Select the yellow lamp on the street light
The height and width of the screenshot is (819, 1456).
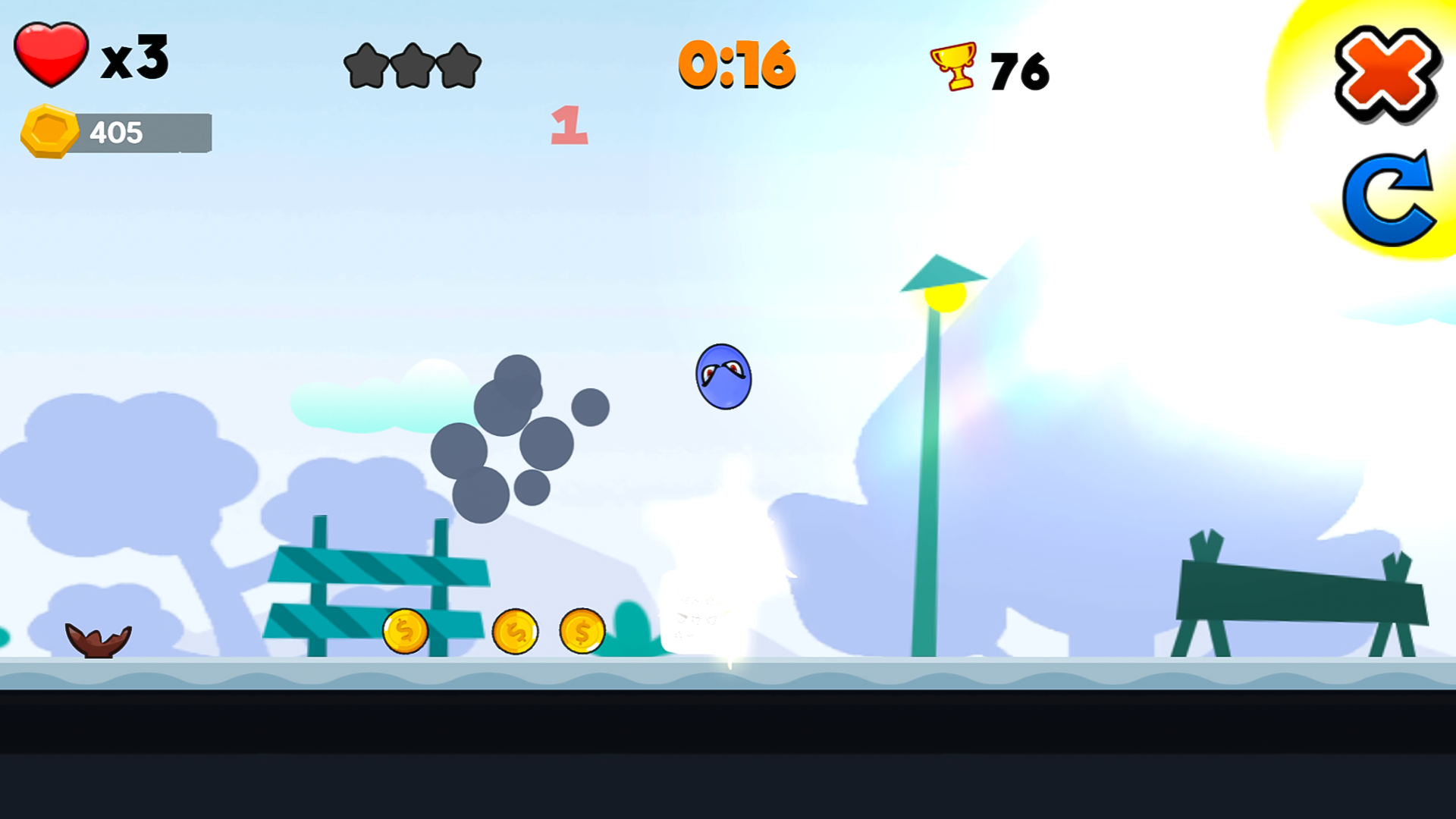tap(946, 299)
